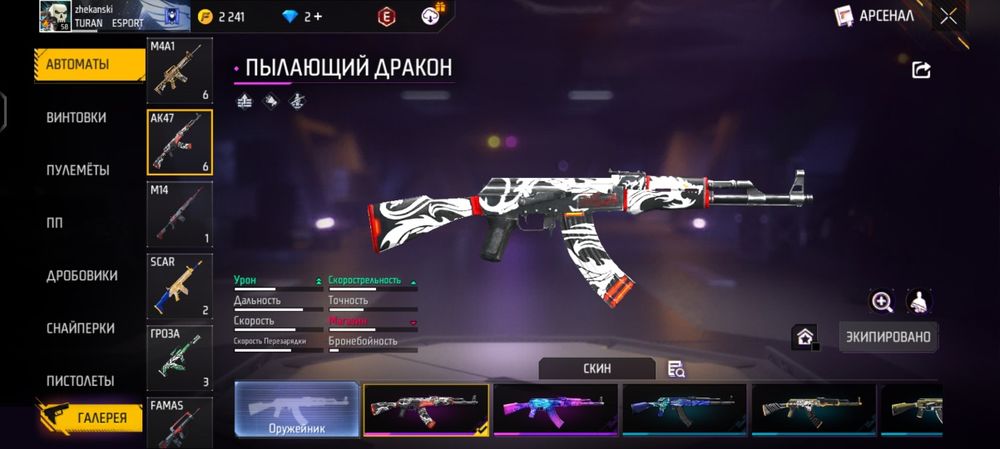Viewport: 1000px width, 449px height.
Task: Open the Снайперки category
Action: point(80,329)
